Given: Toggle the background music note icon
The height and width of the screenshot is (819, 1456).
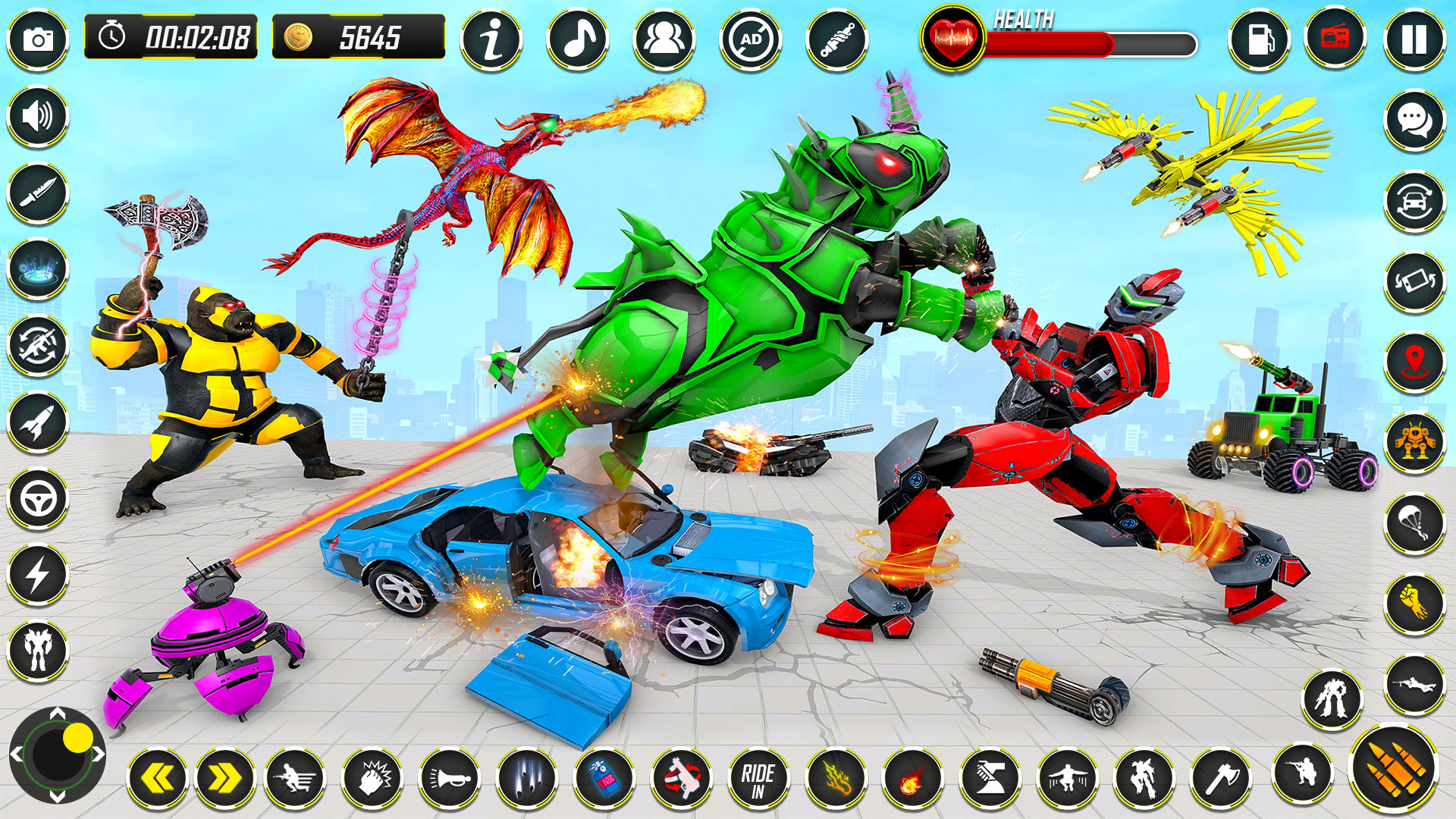Looking at the screenshot, I should pyautogui.click(x=577, y=38).
